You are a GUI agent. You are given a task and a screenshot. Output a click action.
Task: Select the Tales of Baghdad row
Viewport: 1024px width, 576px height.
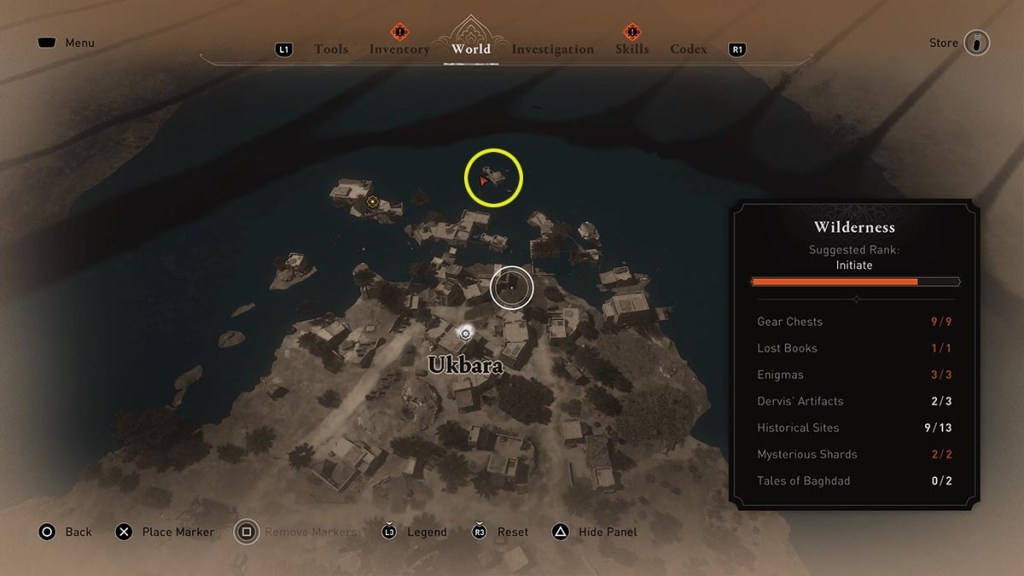(x=854, y=481)
